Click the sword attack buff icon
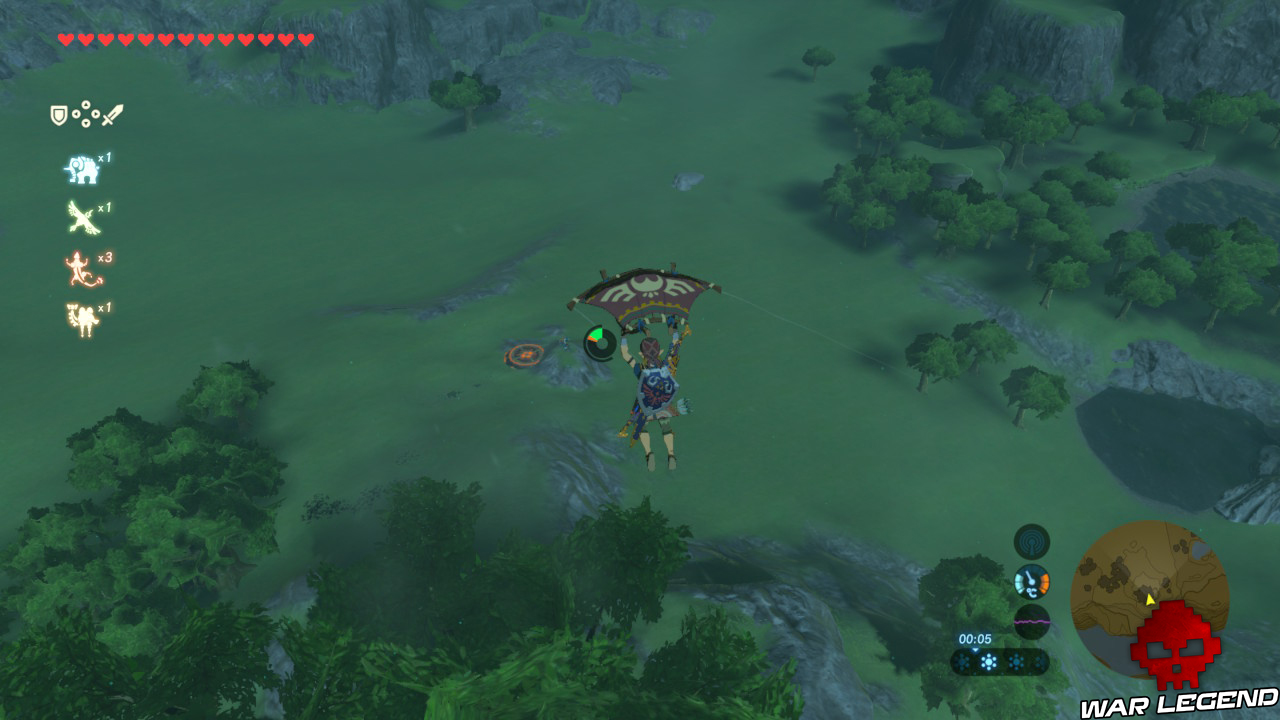The width and height of the screenshot is (1280, 720). pyautogui.click(x=110, y=115)
